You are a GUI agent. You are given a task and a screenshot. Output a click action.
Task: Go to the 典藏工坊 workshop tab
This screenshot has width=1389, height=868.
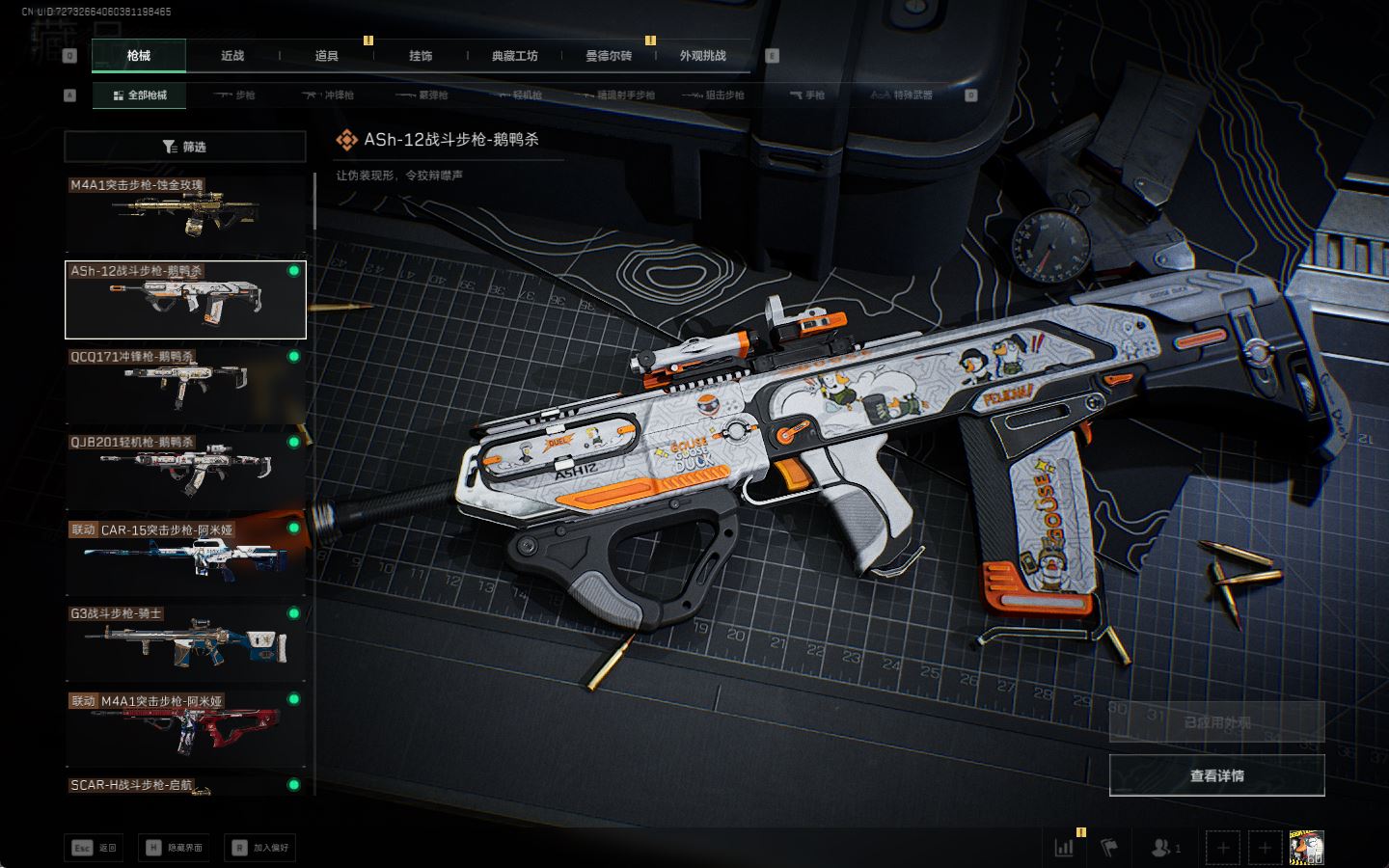[x=514, y=56]
